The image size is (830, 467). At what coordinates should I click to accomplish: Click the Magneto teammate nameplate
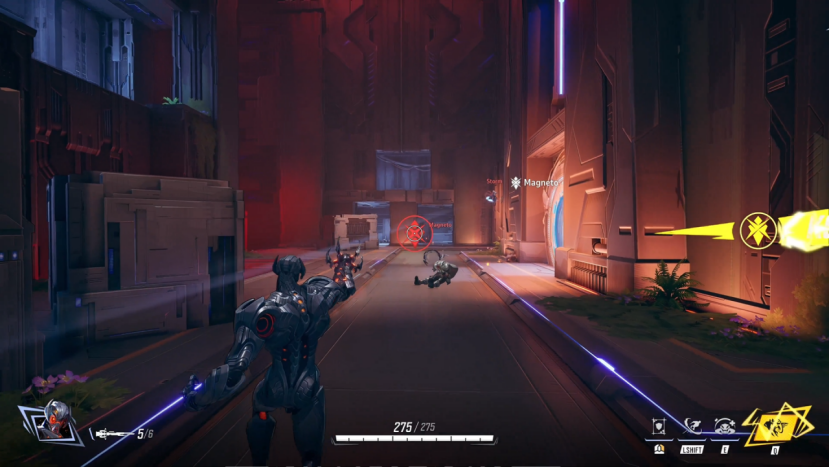[536, 183]
